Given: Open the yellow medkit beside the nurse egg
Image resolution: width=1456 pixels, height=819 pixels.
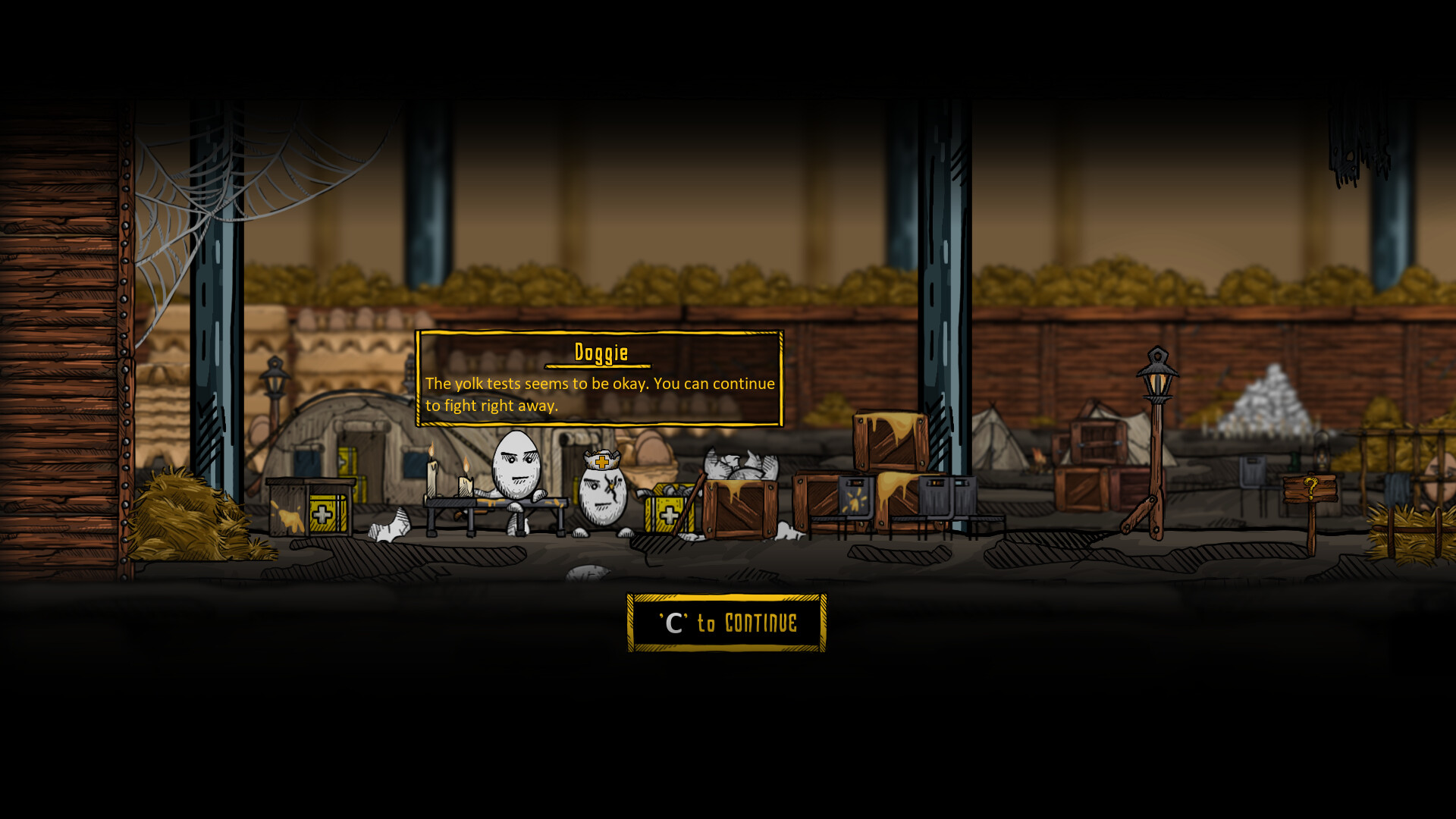Looking at the screenshot, I should pos(667,514).
